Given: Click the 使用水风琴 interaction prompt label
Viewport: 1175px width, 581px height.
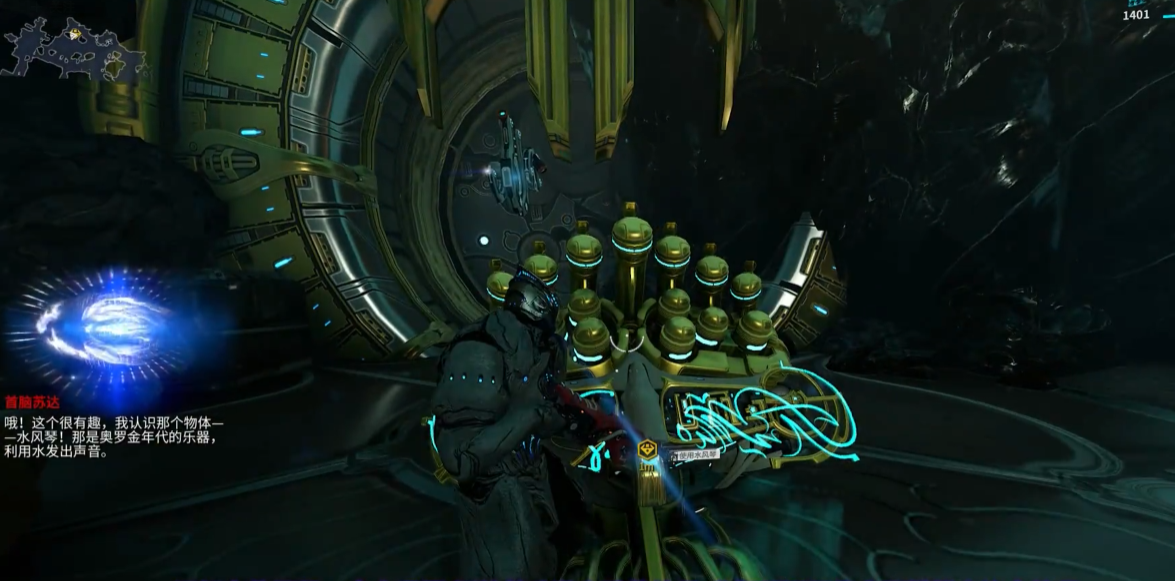Looking at the screenshot, I should pyautogui.click(x=696, y=455).
